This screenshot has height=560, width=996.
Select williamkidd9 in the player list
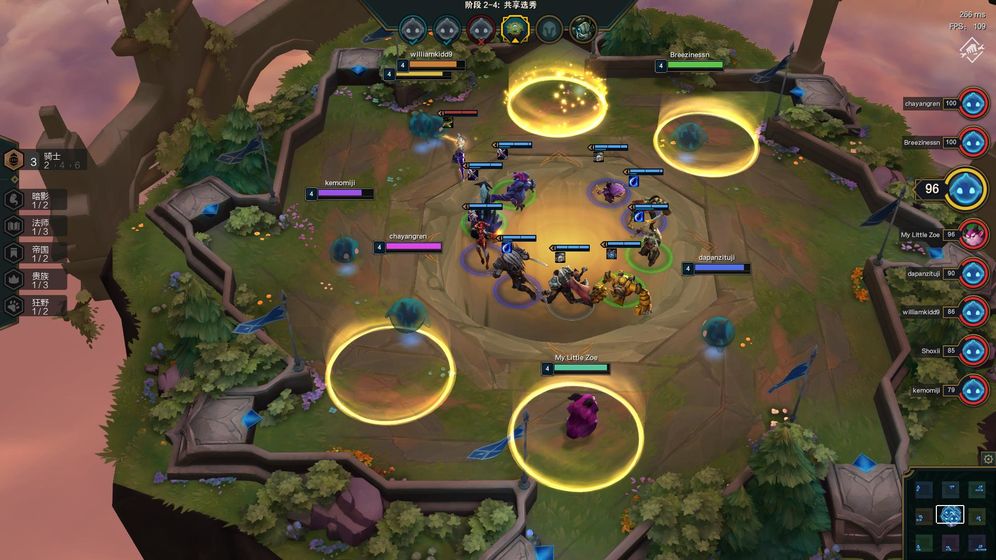pos(973,312)
